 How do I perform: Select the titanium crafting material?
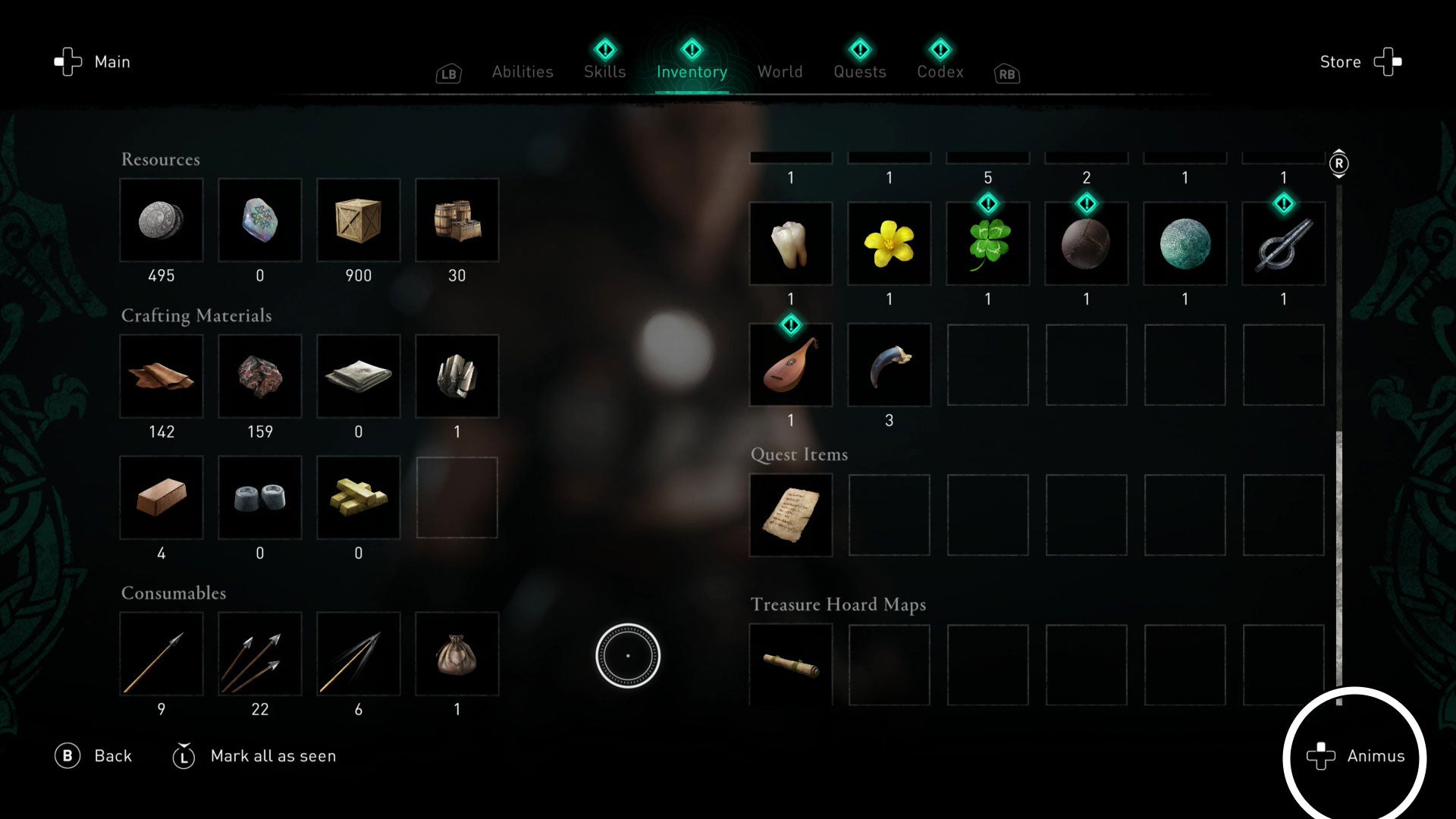pos(457,377)
